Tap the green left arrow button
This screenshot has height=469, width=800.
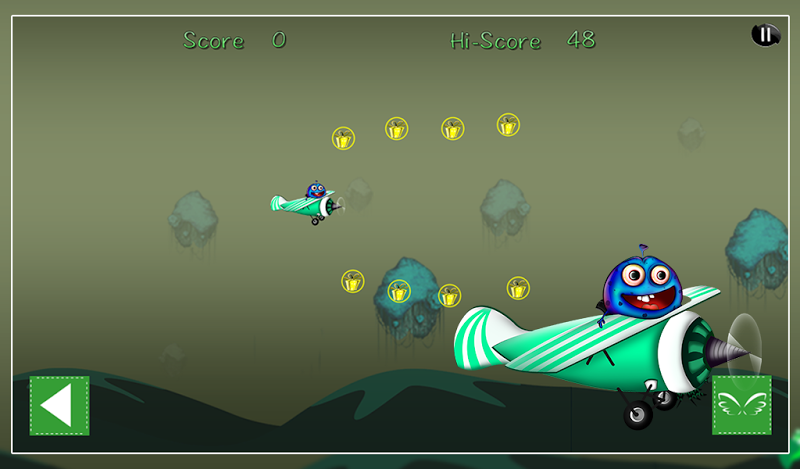pos(59,405)
